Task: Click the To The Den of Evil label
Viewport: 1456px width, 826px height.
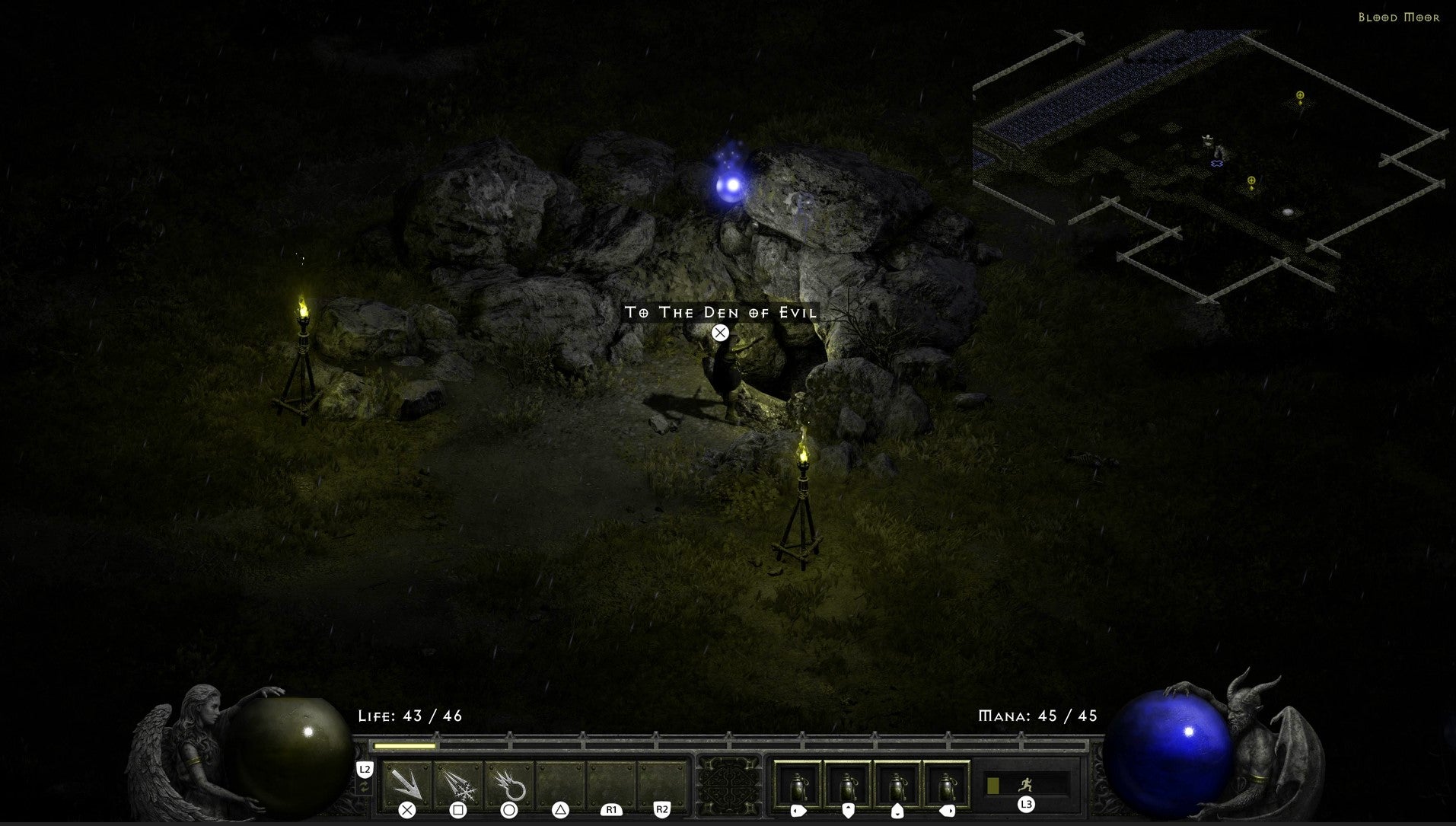Action: pos(721,312)
